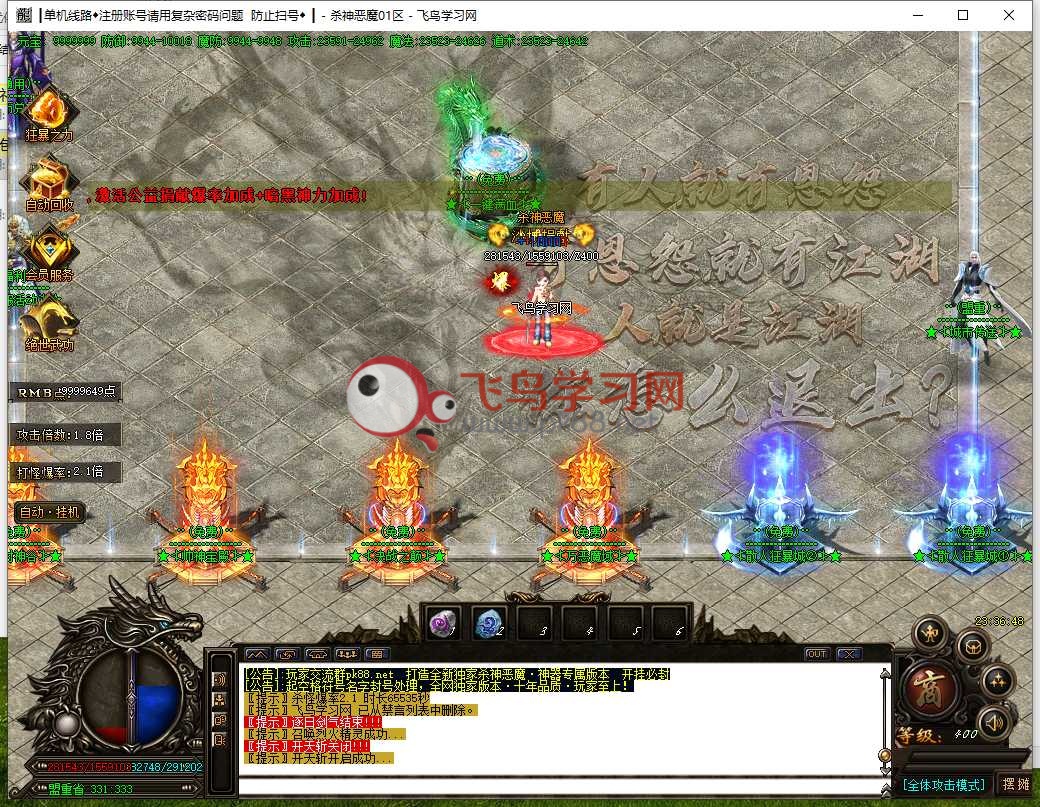Screen dimensions: 1040x807
Task: Switch the 全体攻击模式 attack mode
Action: pos(944,785)
